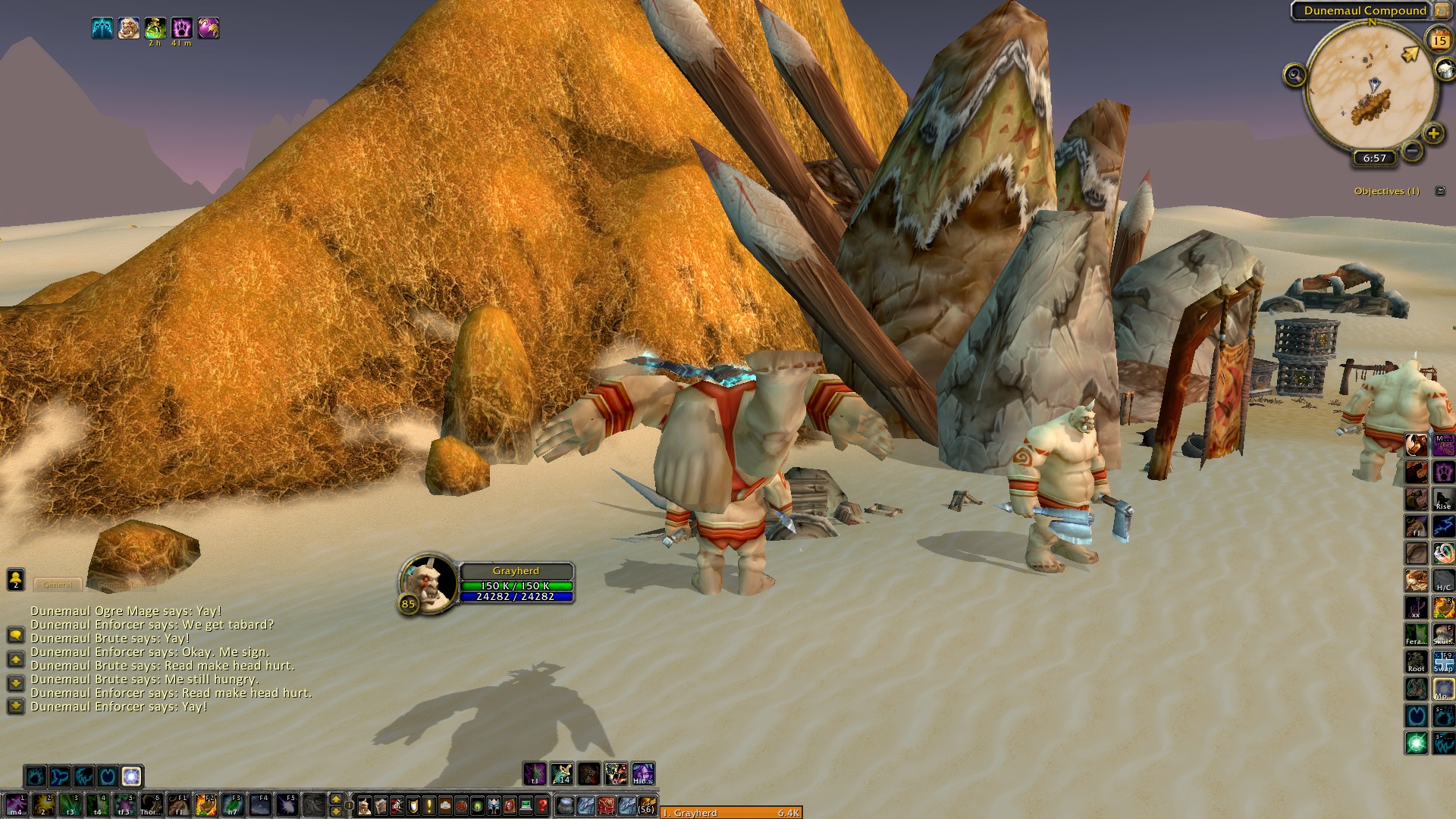The width and height of the screenshot is (1456, 819).
Task: Select the Grayherd target portrait
Action: [x=428, y=582]
